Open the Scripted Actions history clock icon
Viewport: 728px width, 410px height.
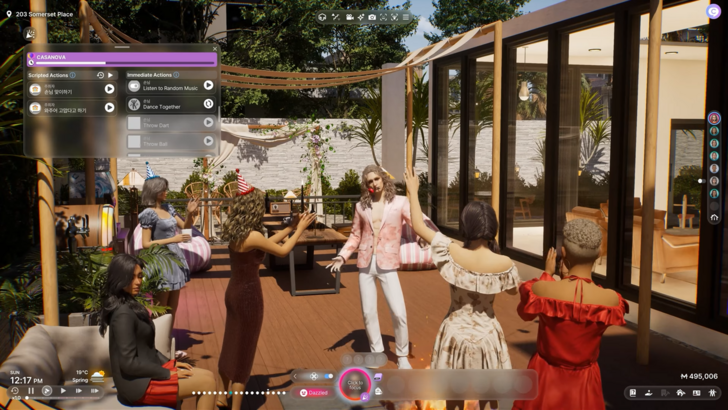click(x=100, y=75)
